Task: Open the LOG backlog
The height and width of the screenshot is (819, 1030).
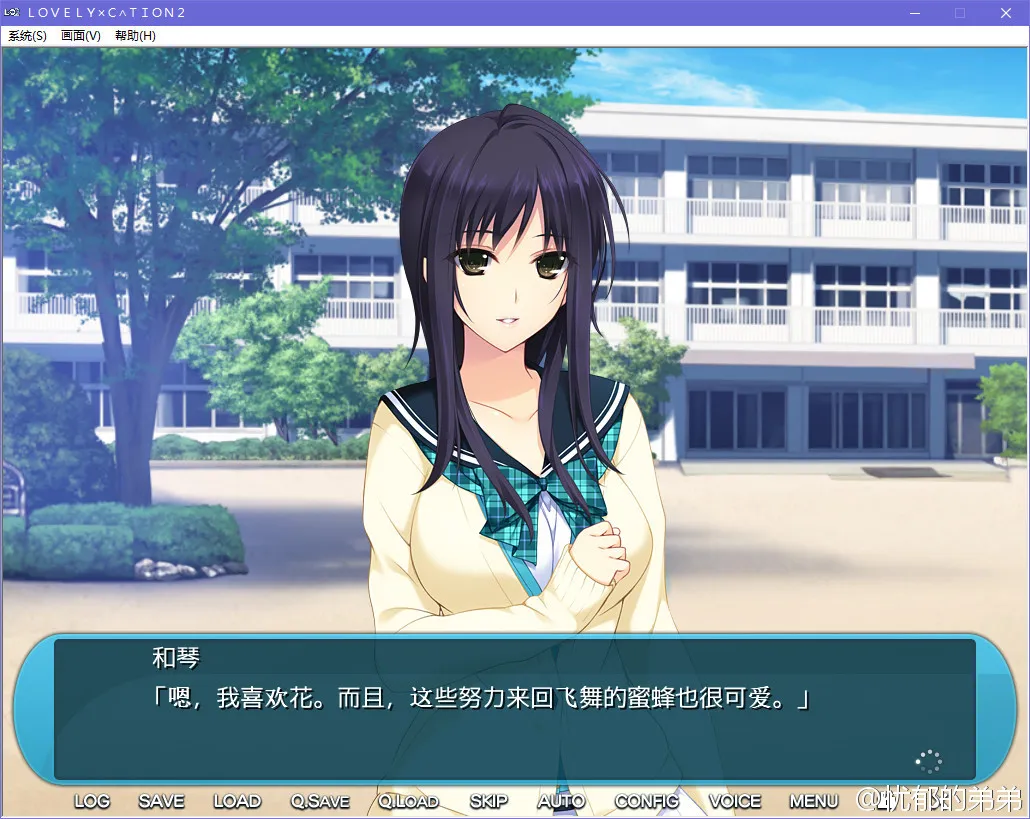Action: 92,801
